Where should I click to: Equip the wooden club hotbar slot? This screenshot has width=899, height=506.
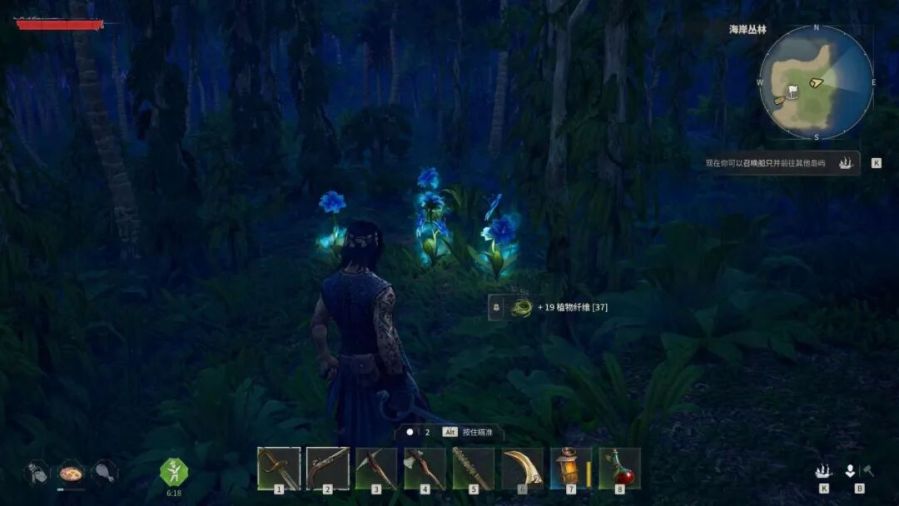click(473, 467)
